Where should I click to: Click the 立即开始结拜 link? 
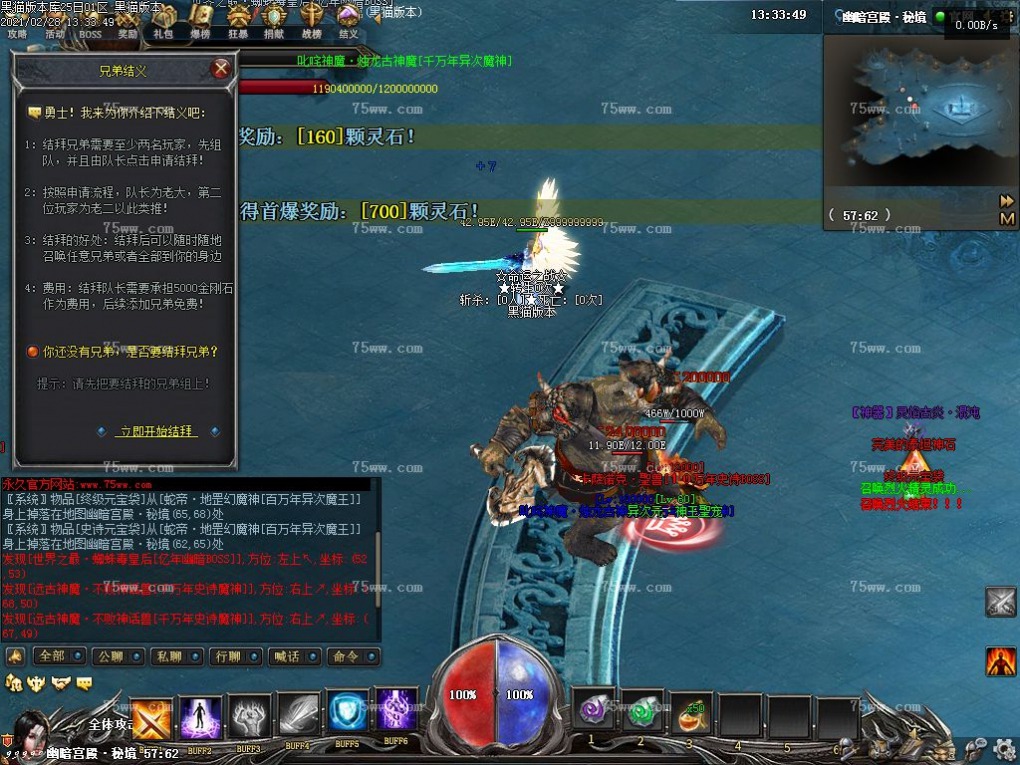pyautogui.click(x=156, y=431)
